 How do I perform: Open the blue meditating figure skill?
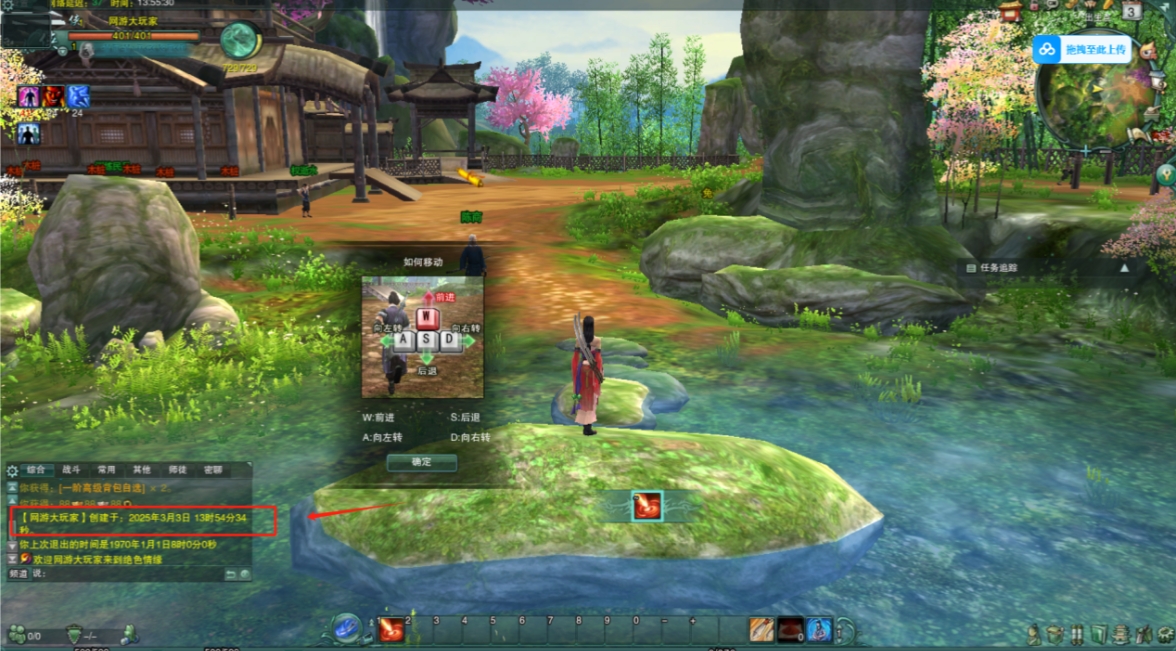819,630
